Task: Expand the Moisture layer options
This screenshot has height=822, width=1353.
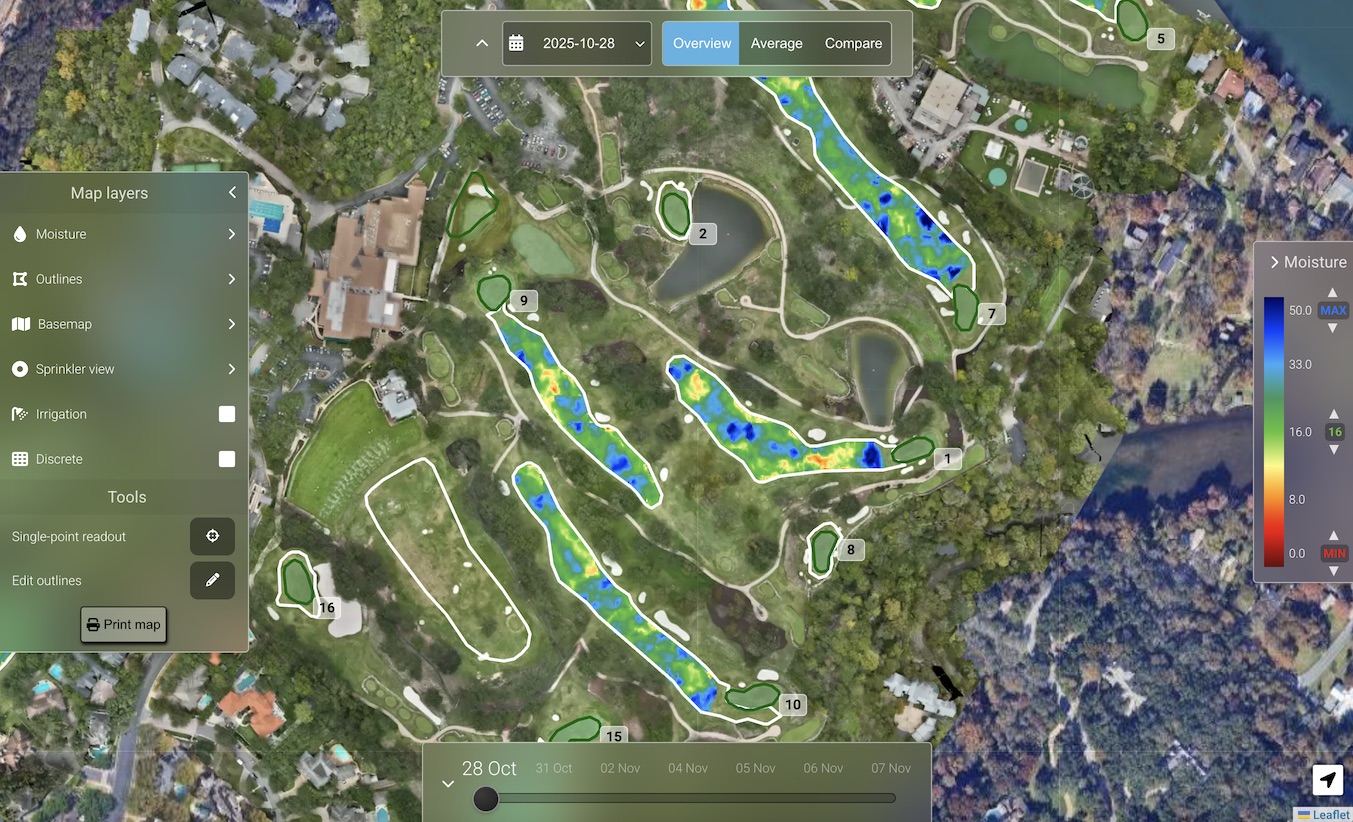Action: [231, 234]
